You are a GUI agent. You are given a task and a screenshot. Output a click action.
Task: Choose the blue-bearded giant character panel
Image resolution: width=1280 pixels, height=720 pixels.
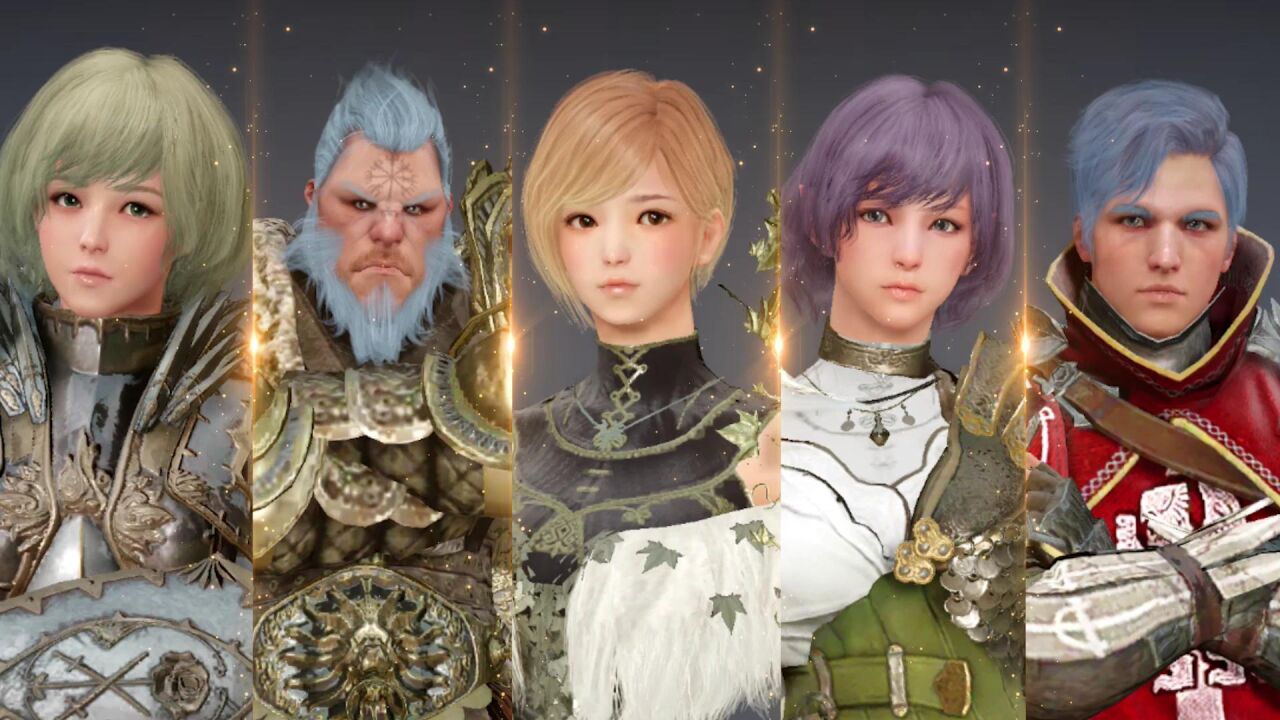(382, 360)
